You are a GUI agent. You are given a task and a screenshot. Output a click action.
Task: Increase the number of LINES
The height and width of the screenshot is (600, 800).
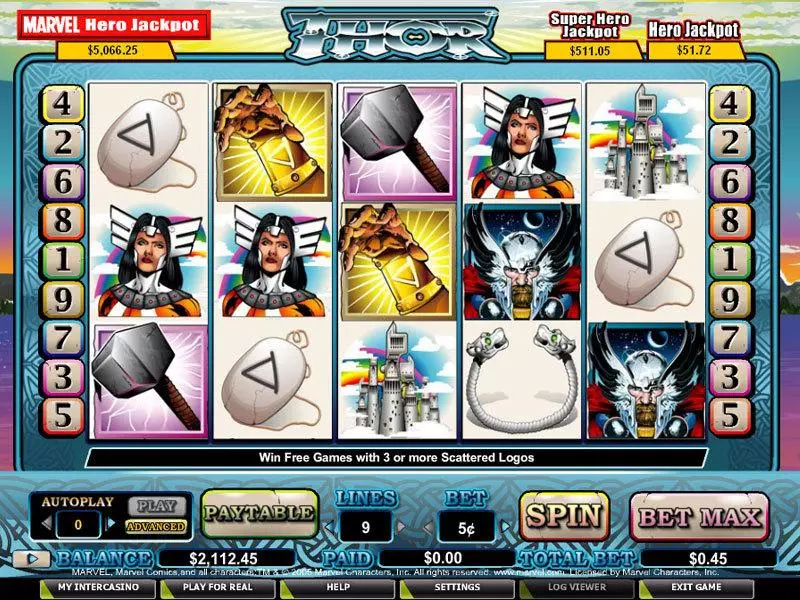pyautogui.click(x=401, y=525)
